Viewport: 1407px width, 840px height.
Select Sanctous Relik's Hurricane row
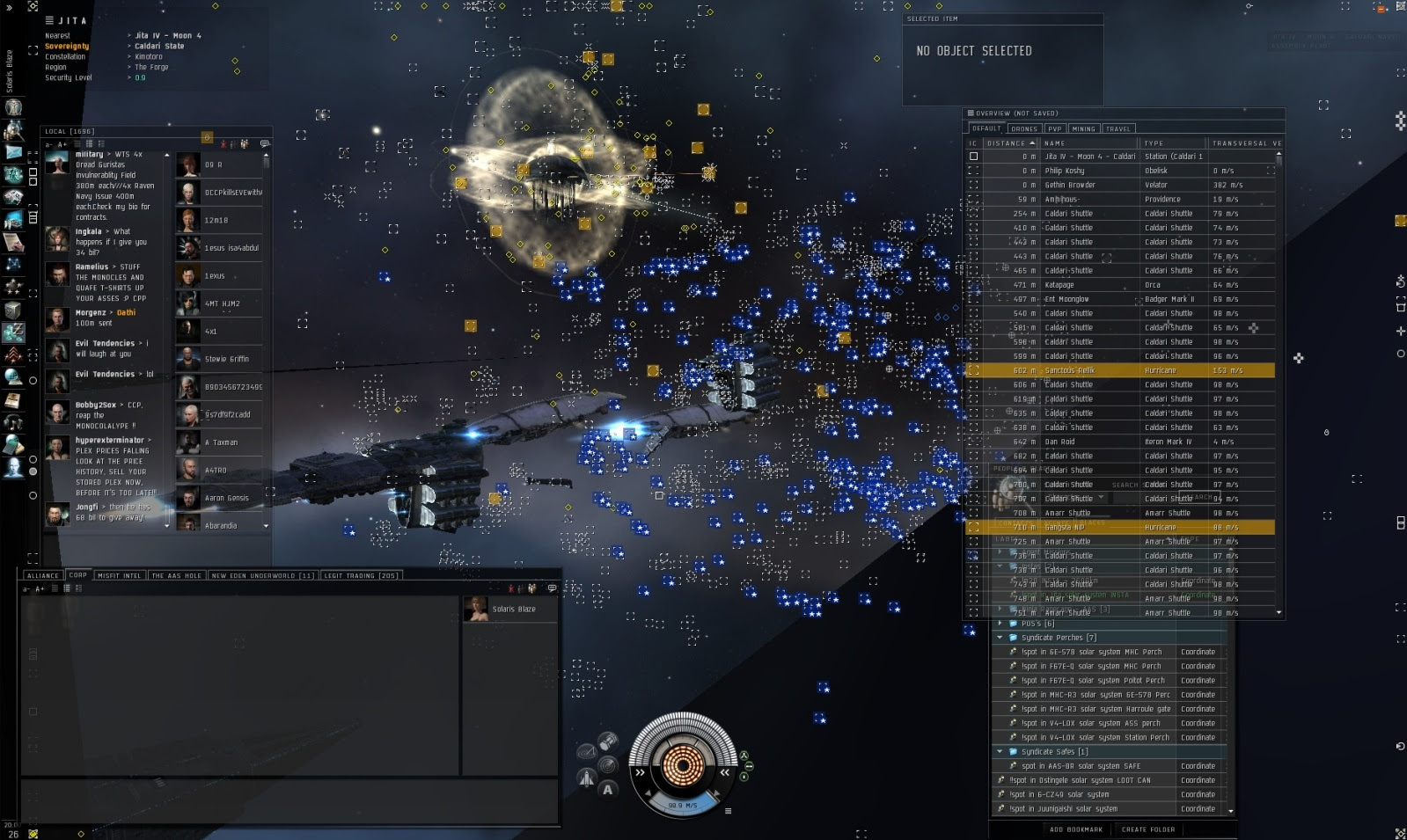point(1091,370)
